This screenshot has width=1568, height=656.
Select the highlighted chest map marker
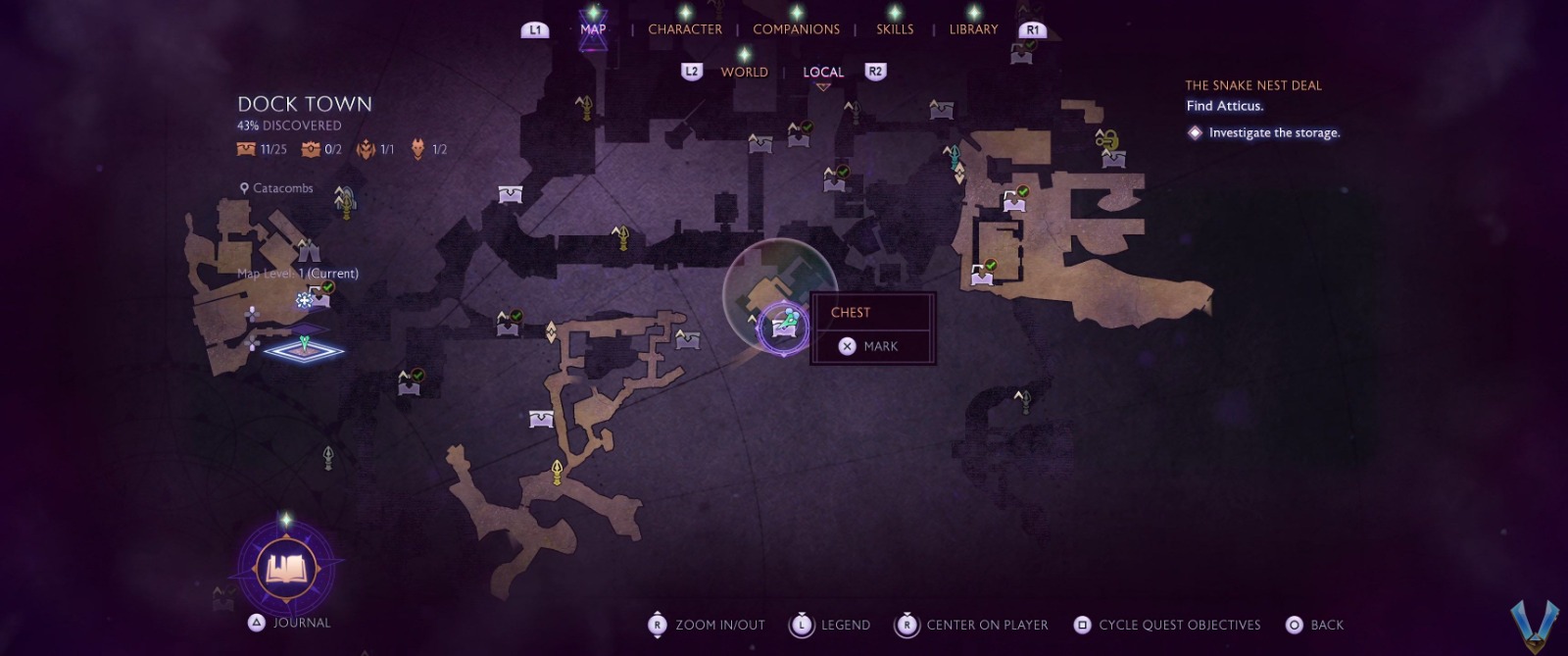point(783,326)
